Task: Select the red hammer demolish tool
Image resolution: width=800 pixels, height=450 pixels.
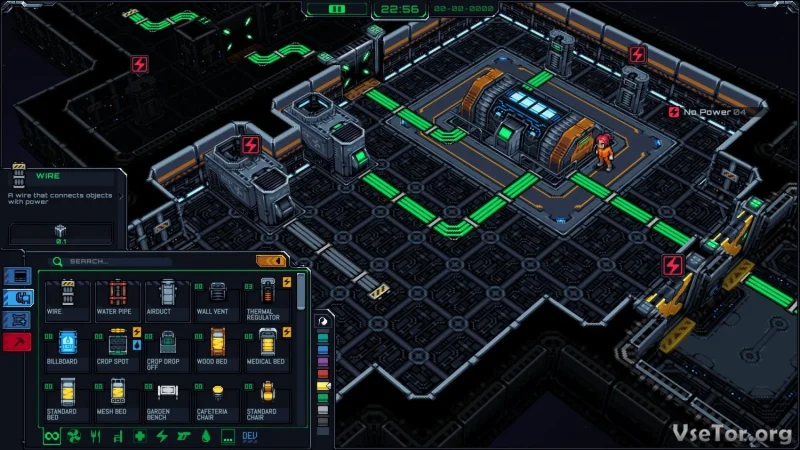Action: [x=18, y=342]
